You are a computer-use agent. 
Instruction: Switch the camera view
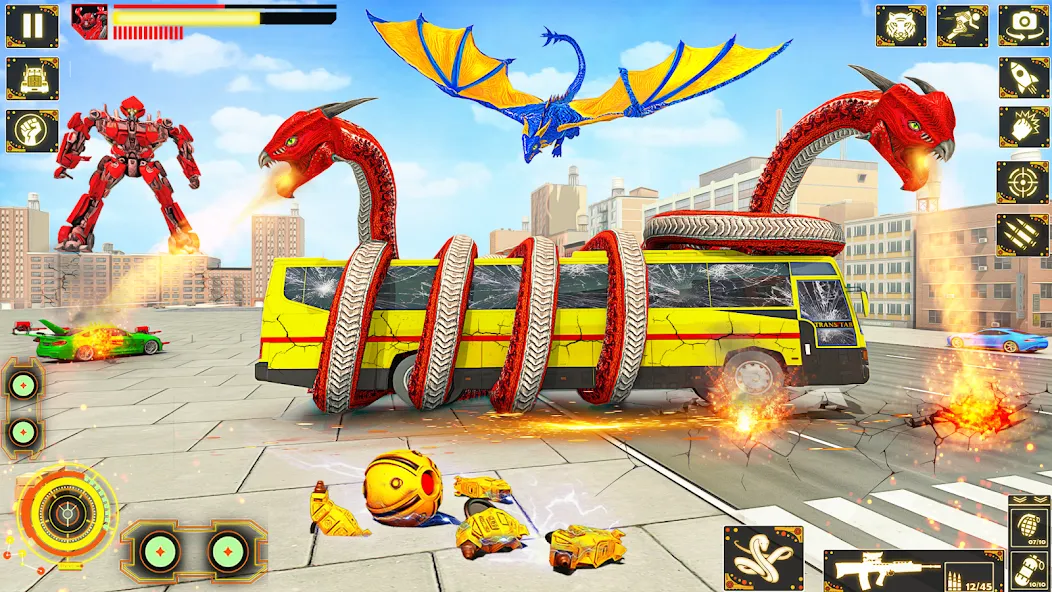(1022, 26)
